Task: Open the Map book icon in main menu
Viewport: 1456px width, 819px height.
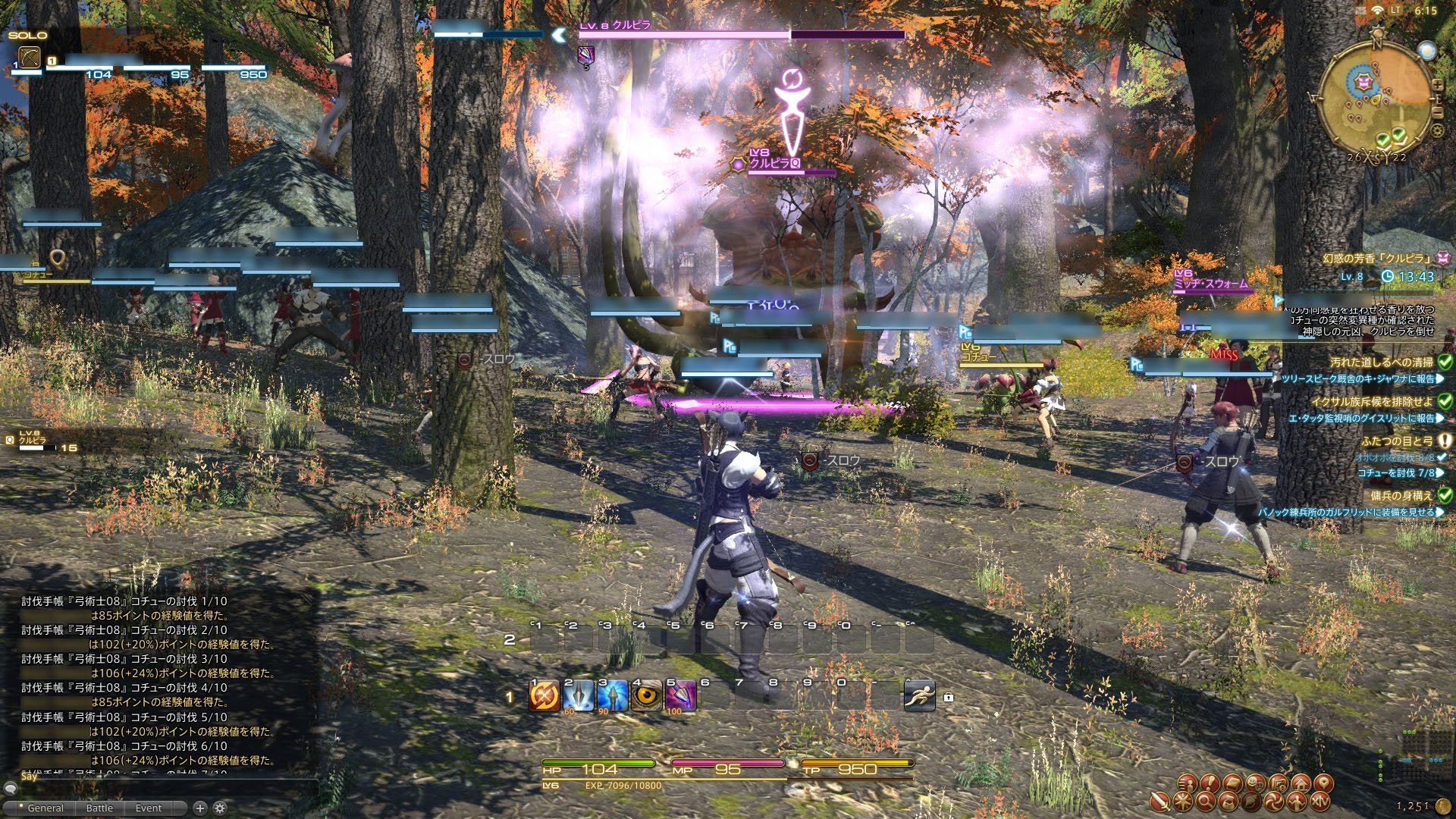Action: pyautogui.click(x=1233, y=783)
